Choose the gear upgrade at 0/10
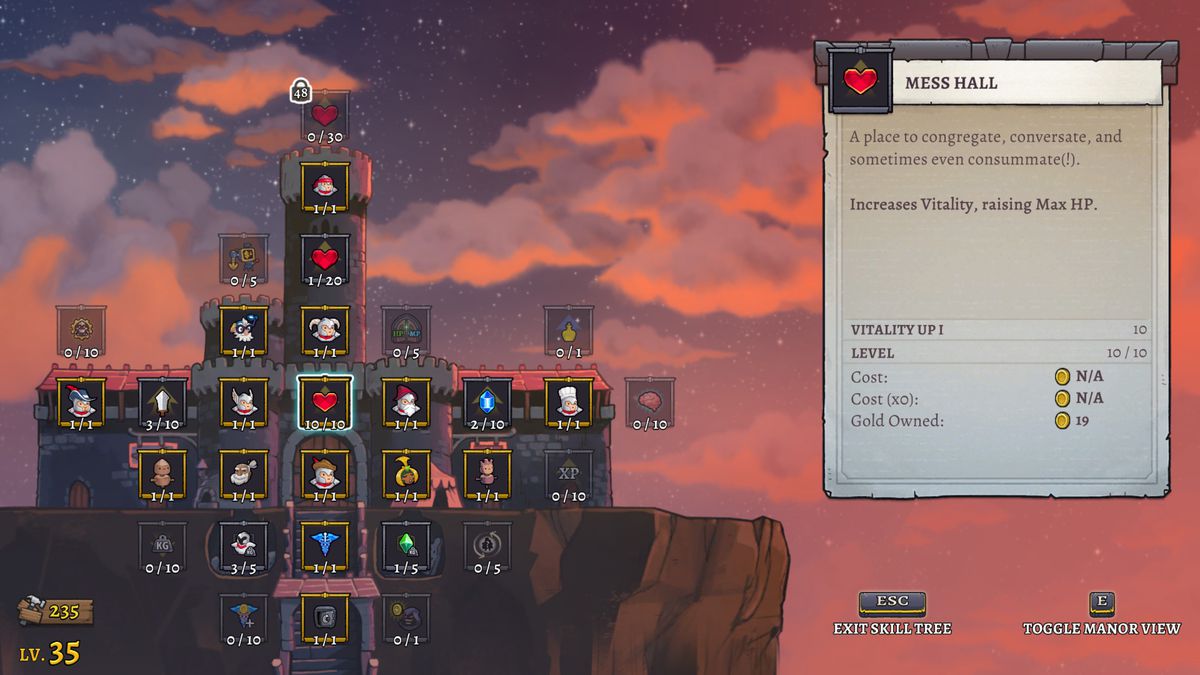 pyautogui.click(x=81, y=330)
